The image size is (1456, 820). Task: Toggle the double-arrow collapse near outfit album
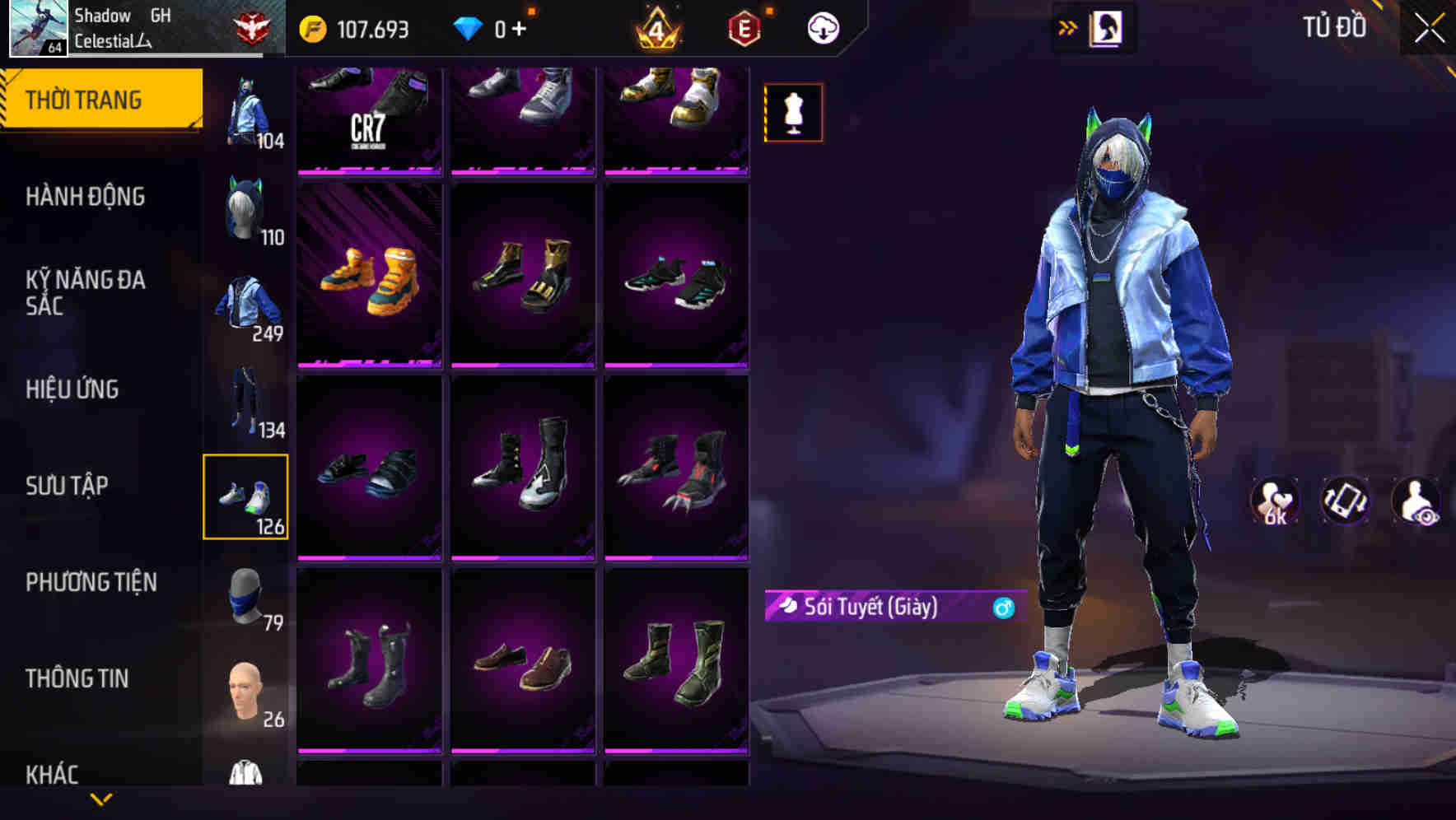(1068, 27)
